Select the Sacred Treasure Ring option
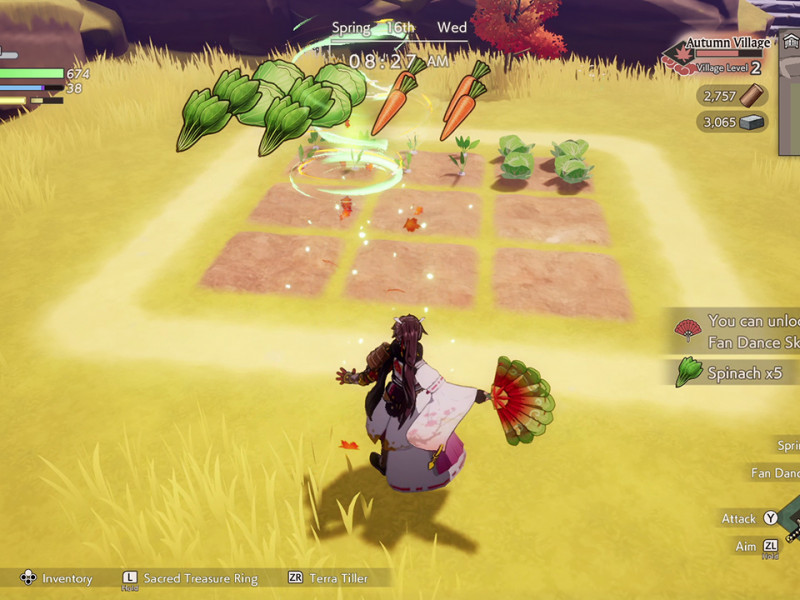 point(200,578)
